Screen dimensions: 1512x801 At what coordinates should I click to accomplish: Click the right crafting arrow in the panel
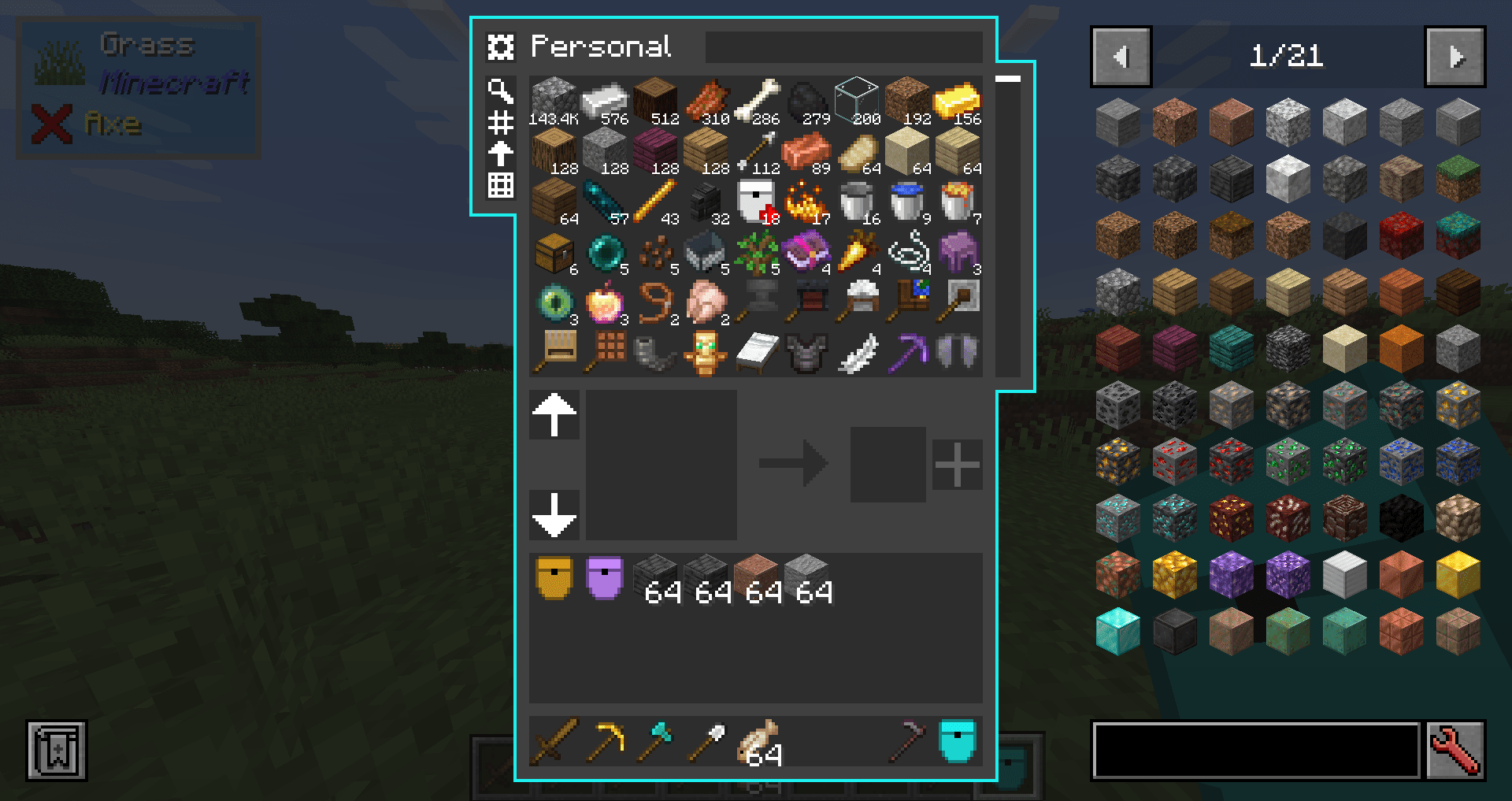(791, 463)
